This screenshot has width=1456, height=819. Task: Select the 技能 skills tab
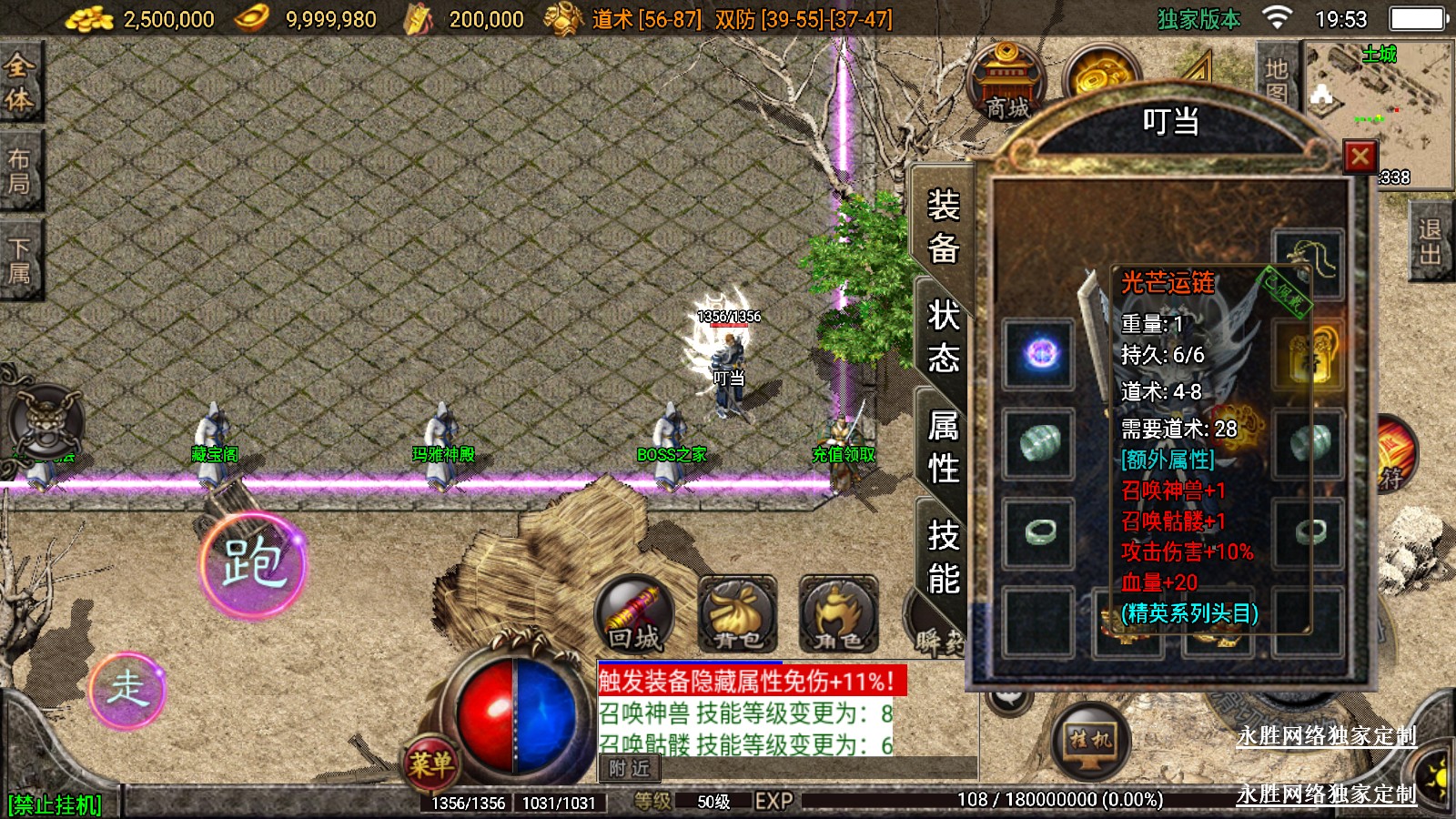943,556
